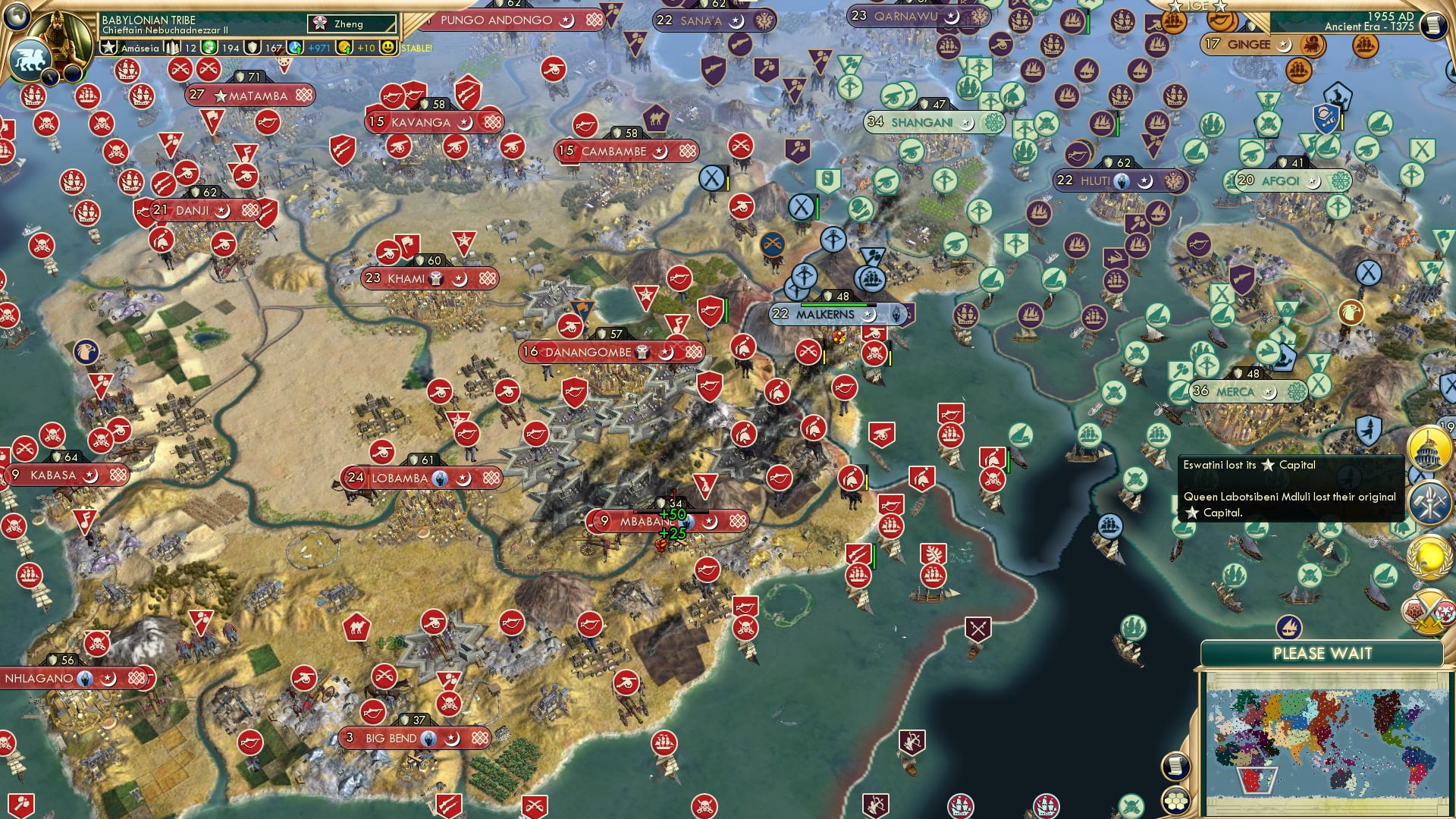This screenshot has height=819, width=1456.
Task: Open the scroll menu beside the date
Action: [1432, 26]
